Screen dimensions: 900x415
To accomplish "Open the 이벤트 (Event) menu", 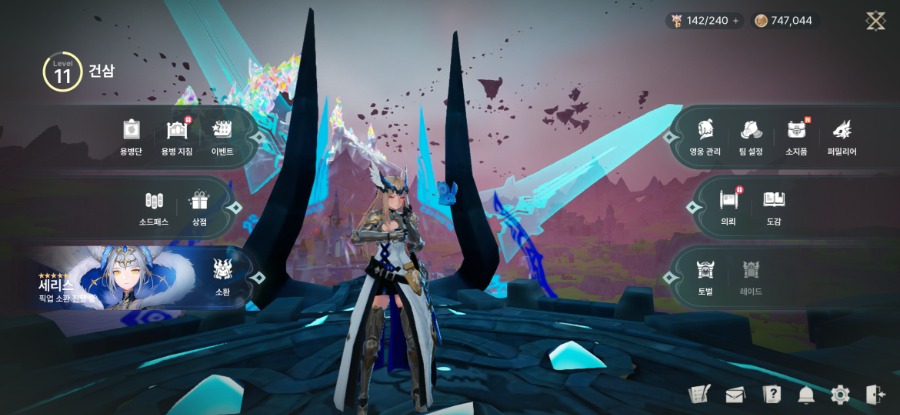I will click(x=222, y=136).
